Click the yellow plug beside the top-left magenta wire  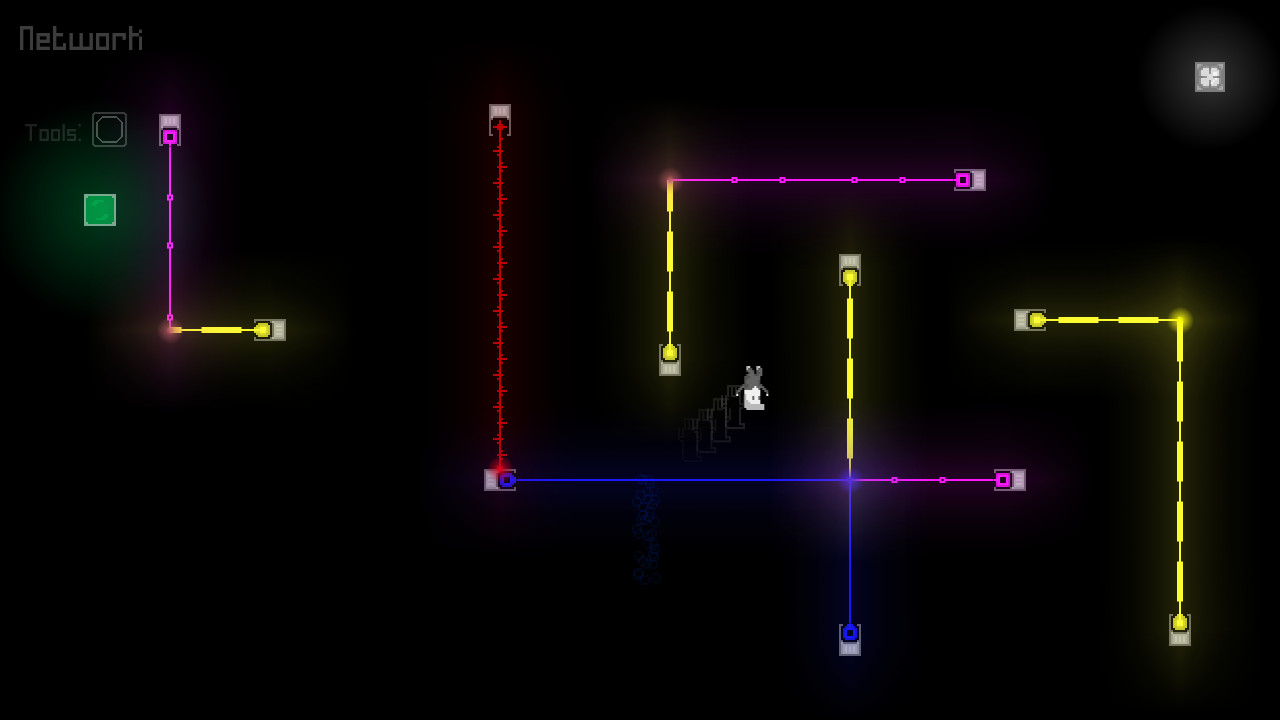[x=265, y=328]
